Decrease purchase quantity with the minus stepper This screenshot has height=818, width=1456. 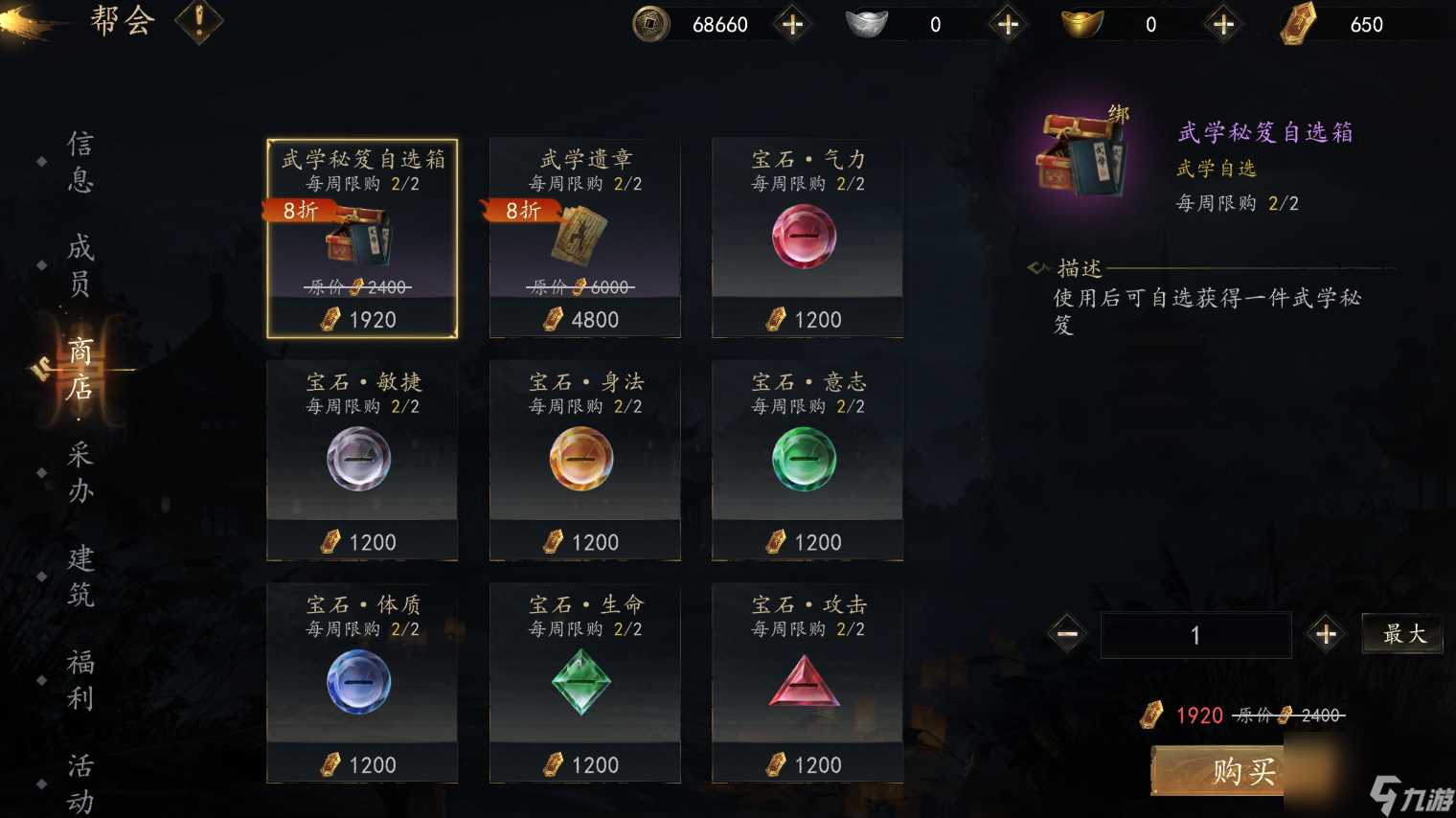tap(1065, 634)
